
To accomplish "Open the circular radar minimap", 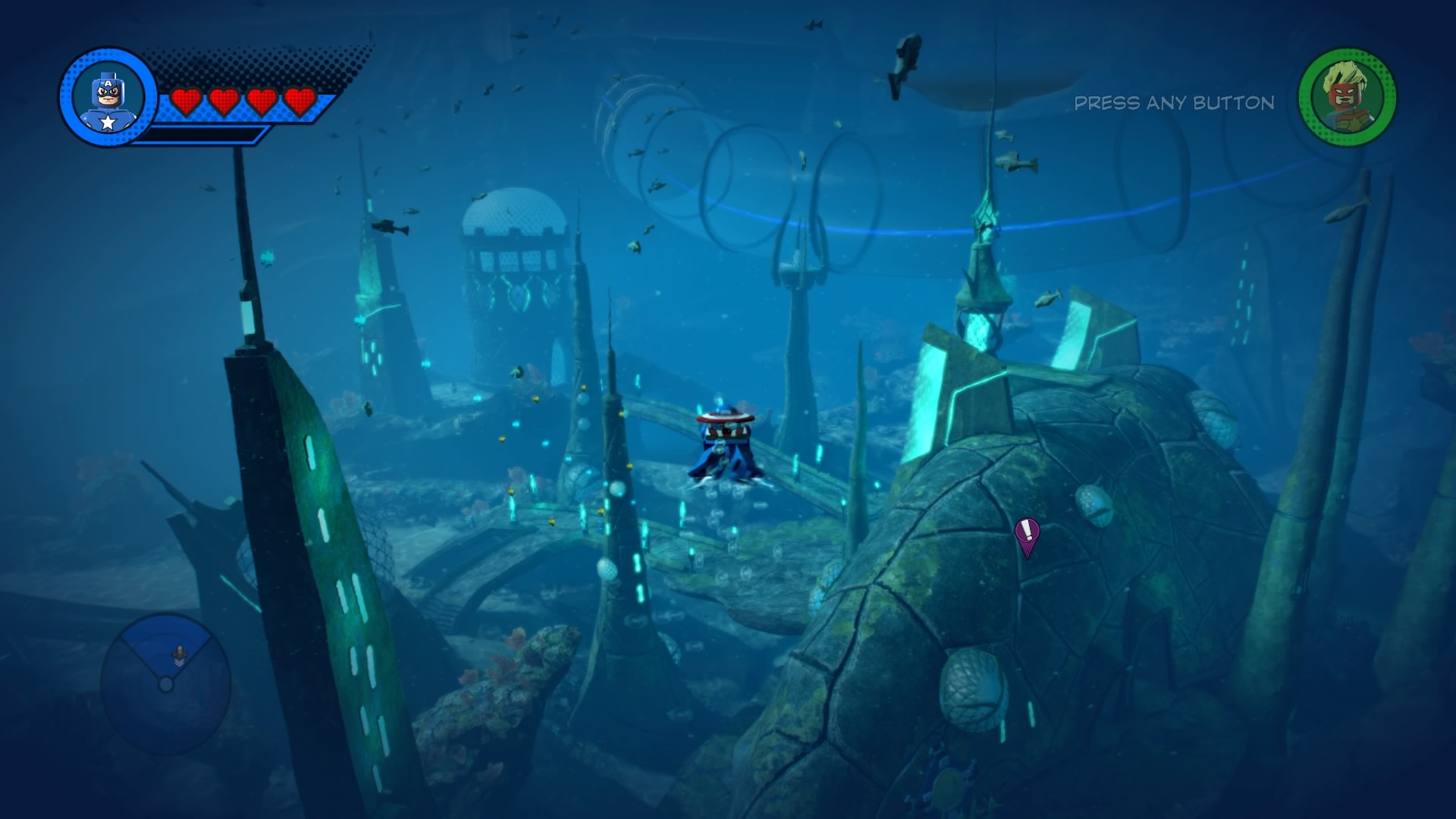I will [166, 683].
